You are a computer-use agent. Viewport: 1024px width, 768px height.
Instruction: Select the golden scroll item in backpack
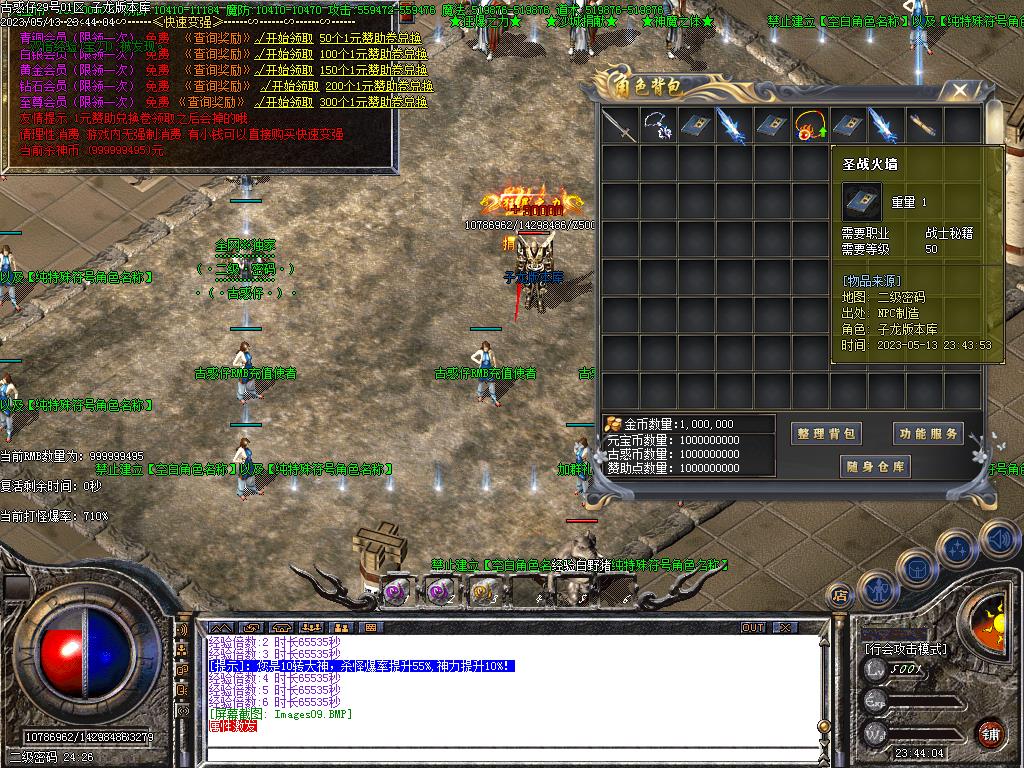pyautogui.click(x=924, y=126)
